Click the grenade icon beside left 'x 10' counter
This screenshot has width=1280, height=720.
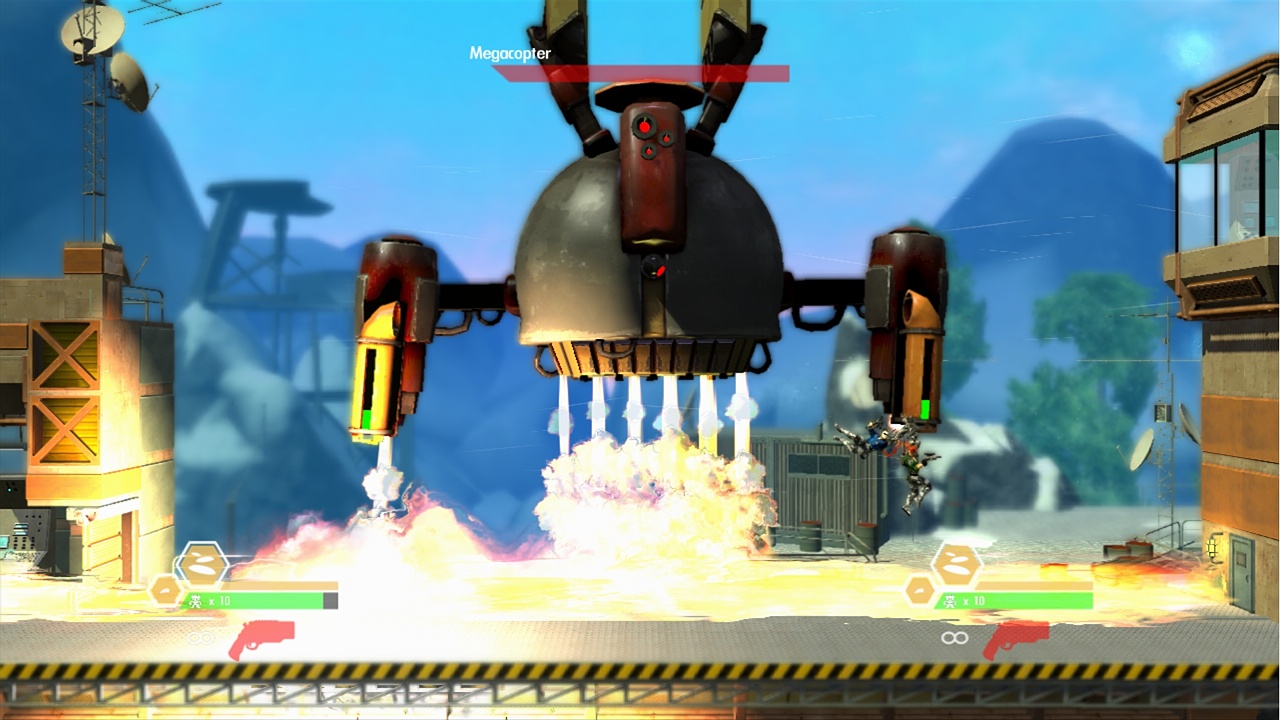(x=197, y=598)
